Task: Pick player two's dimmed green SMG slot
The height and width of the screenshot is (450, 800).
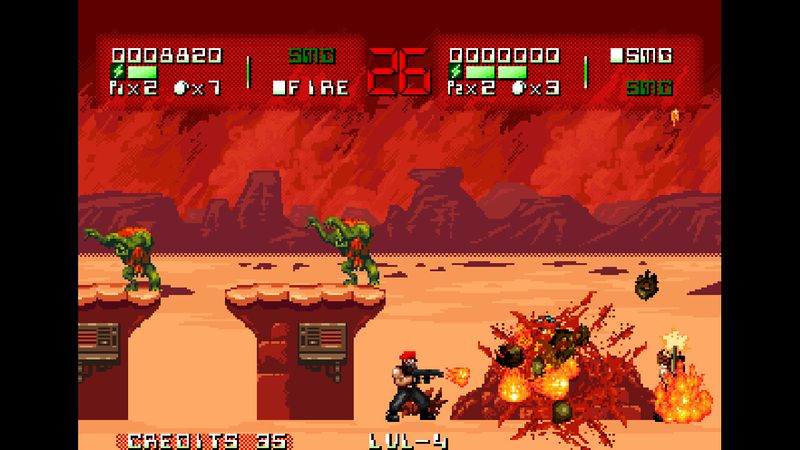Action: (x=648, y=88)
